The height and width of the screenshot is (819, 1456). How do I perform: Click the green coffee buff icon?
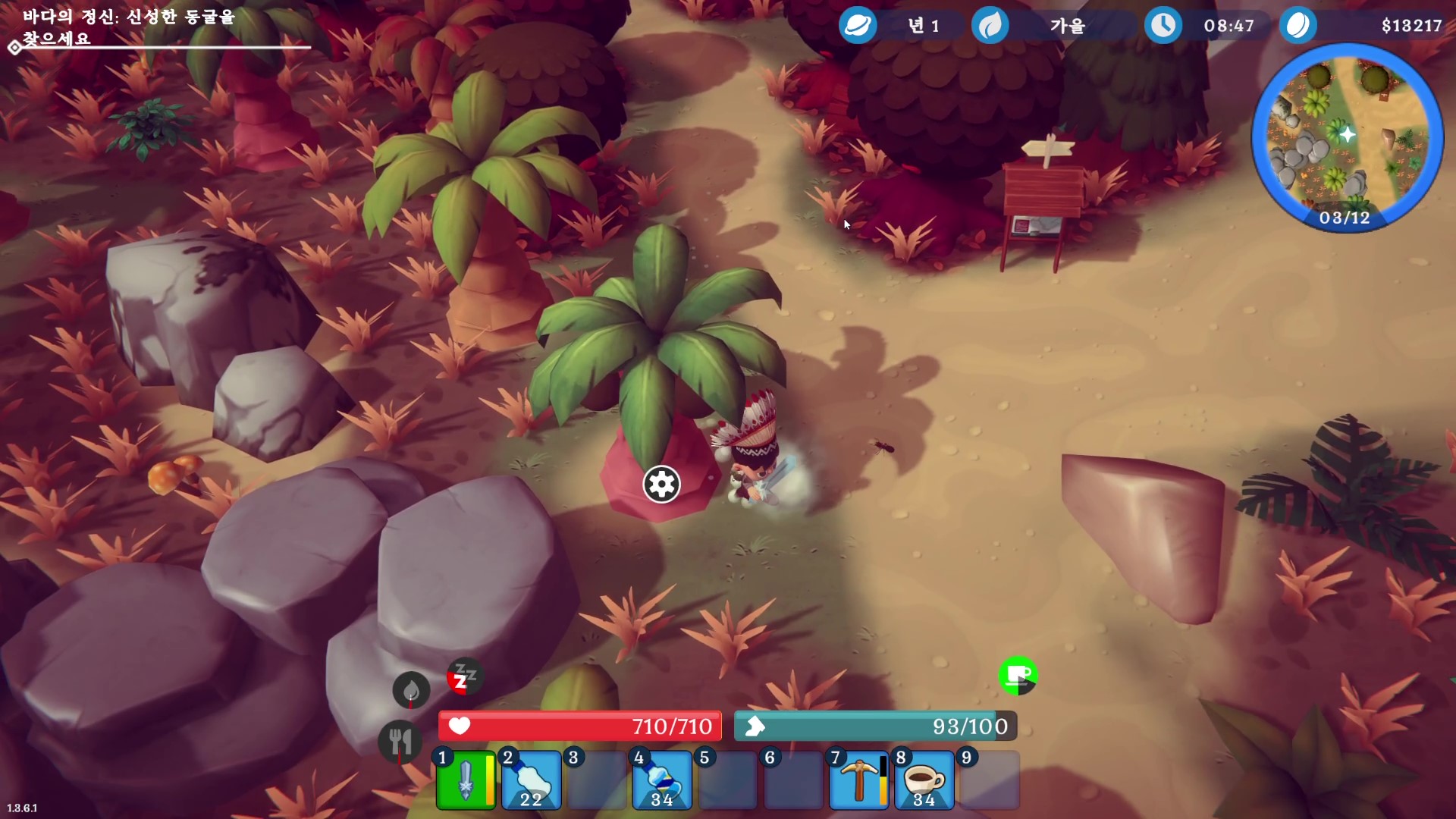click(1018, 675)
